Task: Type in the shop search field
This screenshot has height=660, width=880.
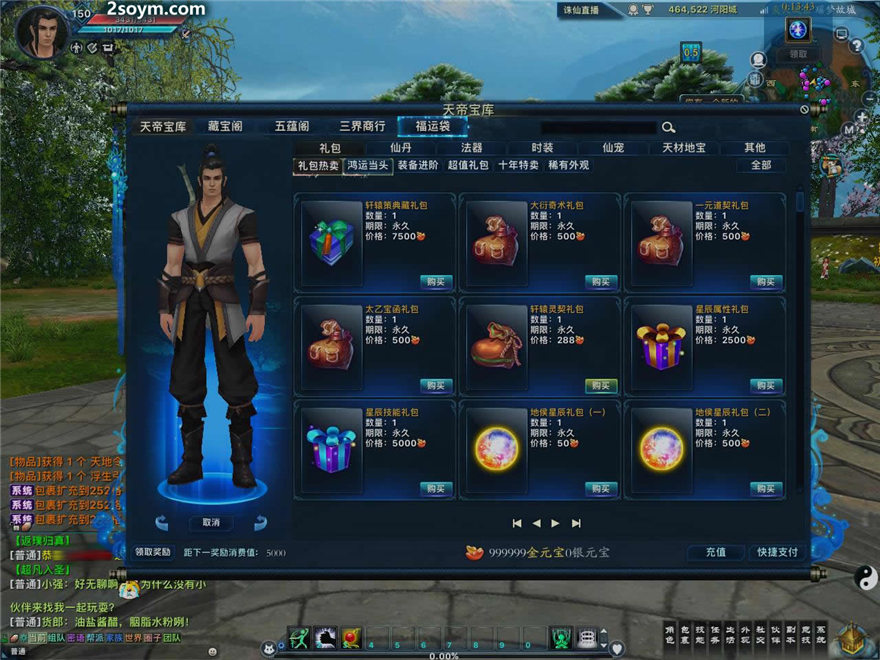Action: click(x=598, y=128)
